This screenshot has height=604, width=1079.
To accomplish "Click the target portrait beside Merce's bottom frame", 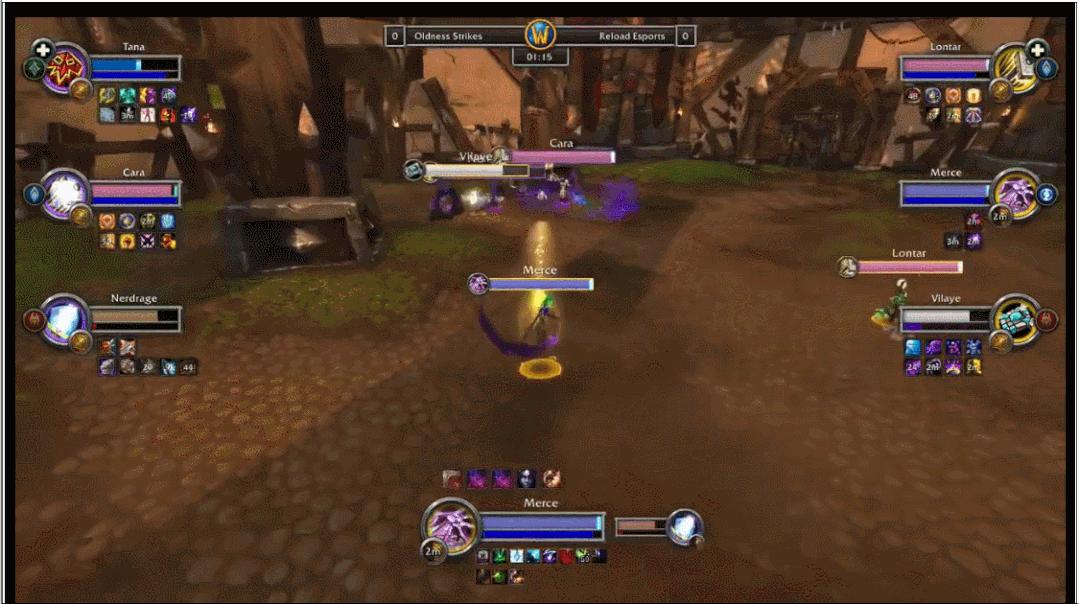I will (x=684, y=527).
